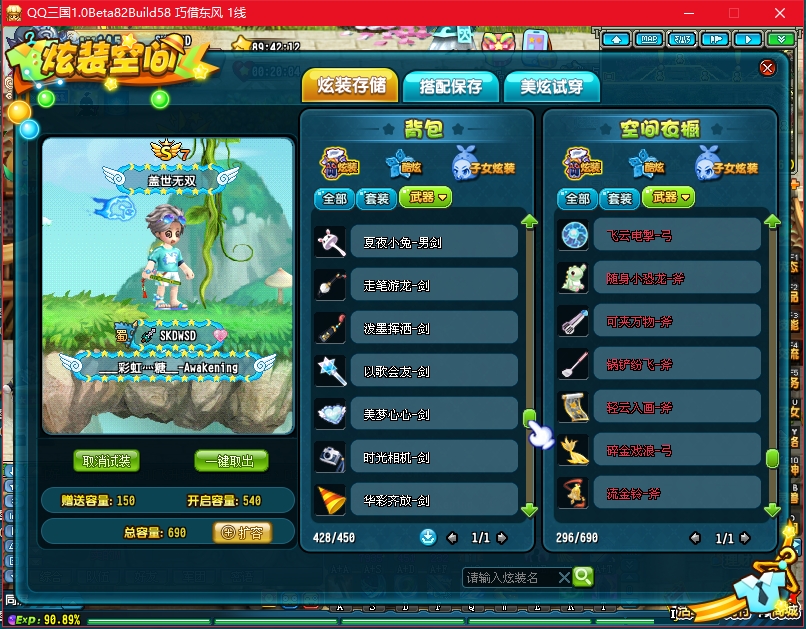Show 全部 items in the wardrobe panel
Image resolution: width=806 pixels, height=629 pixels.
[578, 198]
